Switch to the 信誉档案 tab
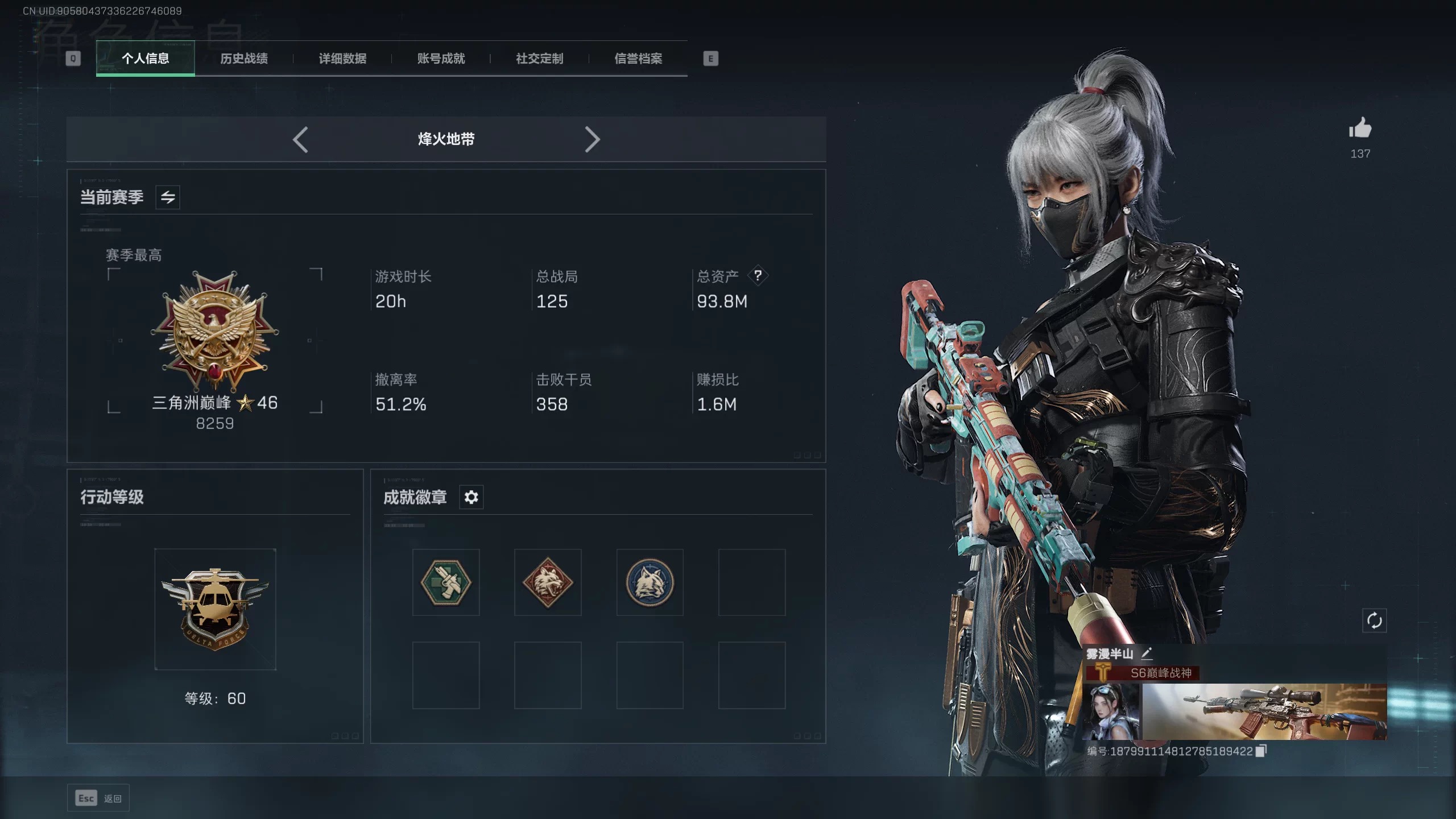The width and height of the screenshot is (1456, 819). tap(638, 58)
